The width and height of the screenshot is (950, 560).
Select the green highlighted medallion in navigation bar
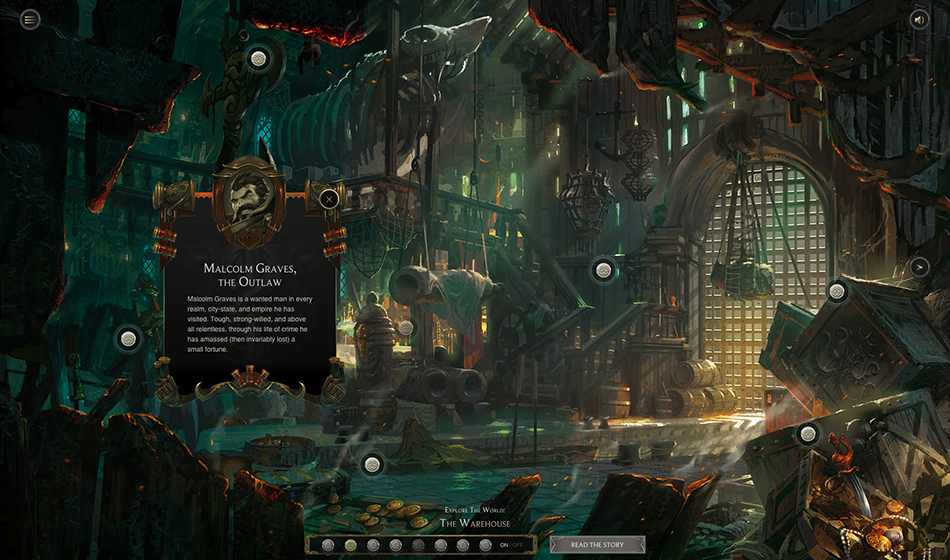[350, 545]
